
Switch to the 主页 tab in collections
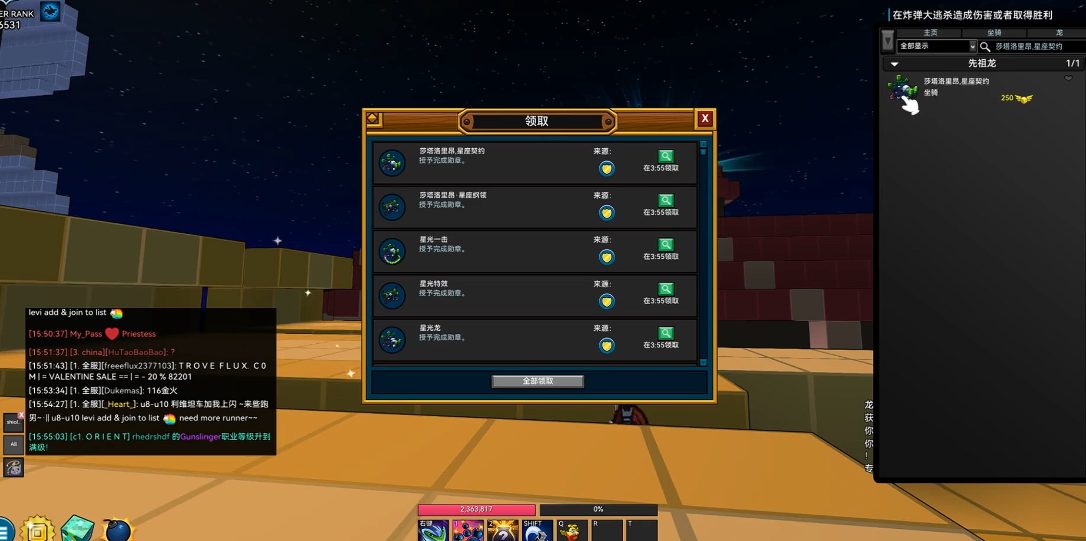(x=930, y=33)
